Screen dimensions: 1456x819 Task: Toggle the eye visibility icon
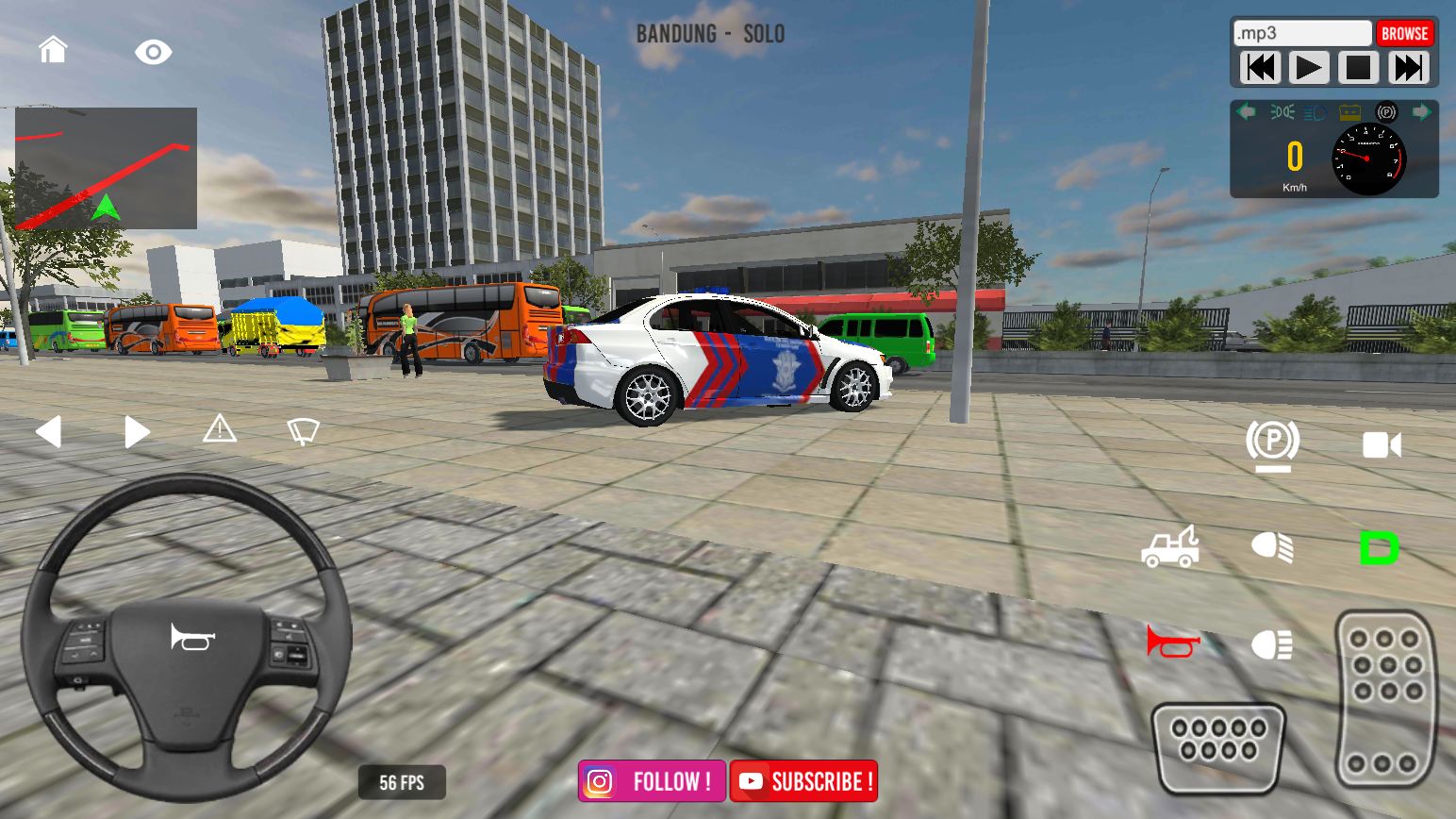coord(153,52)
